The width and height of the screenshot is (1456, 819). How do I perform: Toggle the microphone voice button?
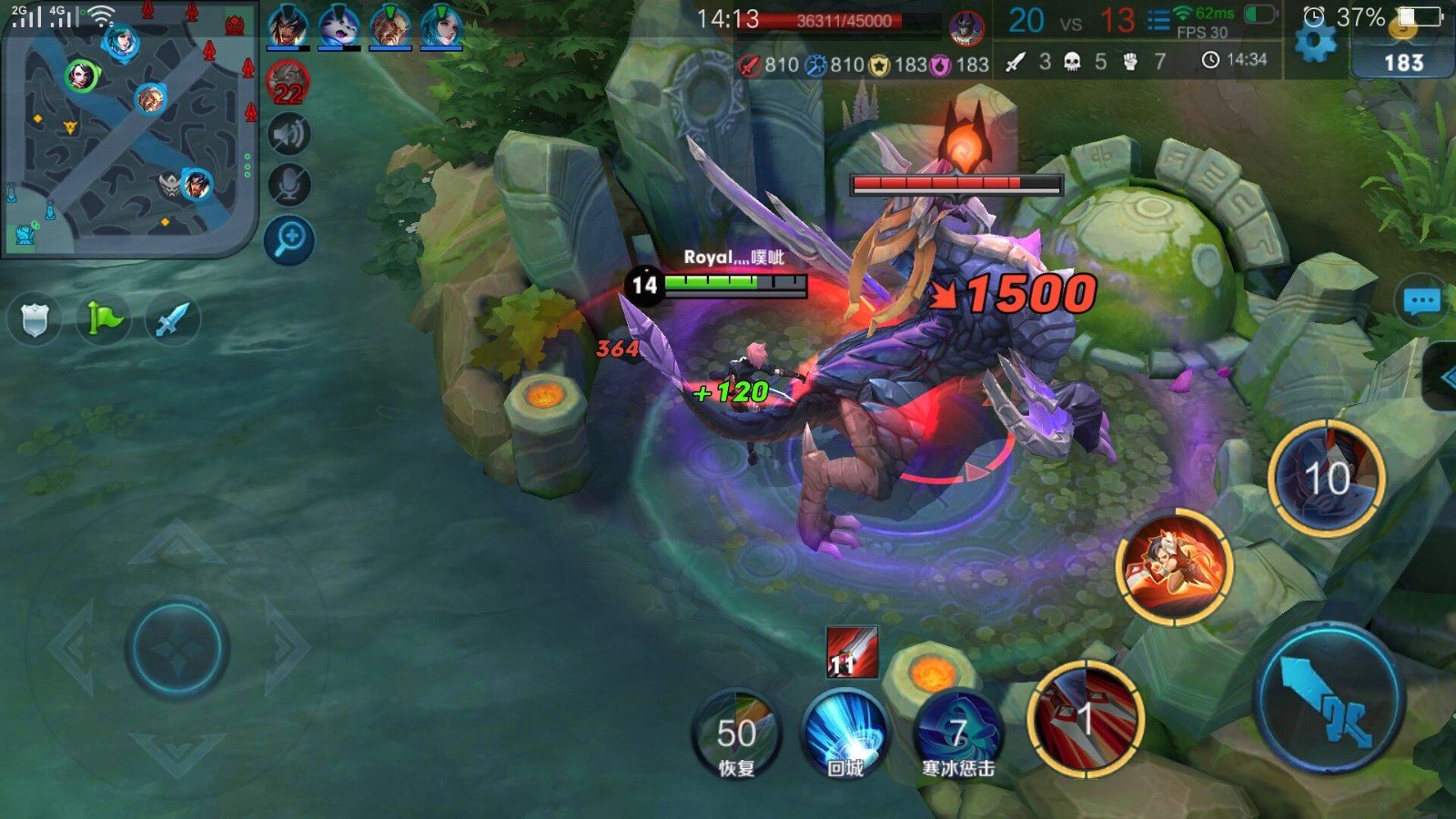coord(289,186)
